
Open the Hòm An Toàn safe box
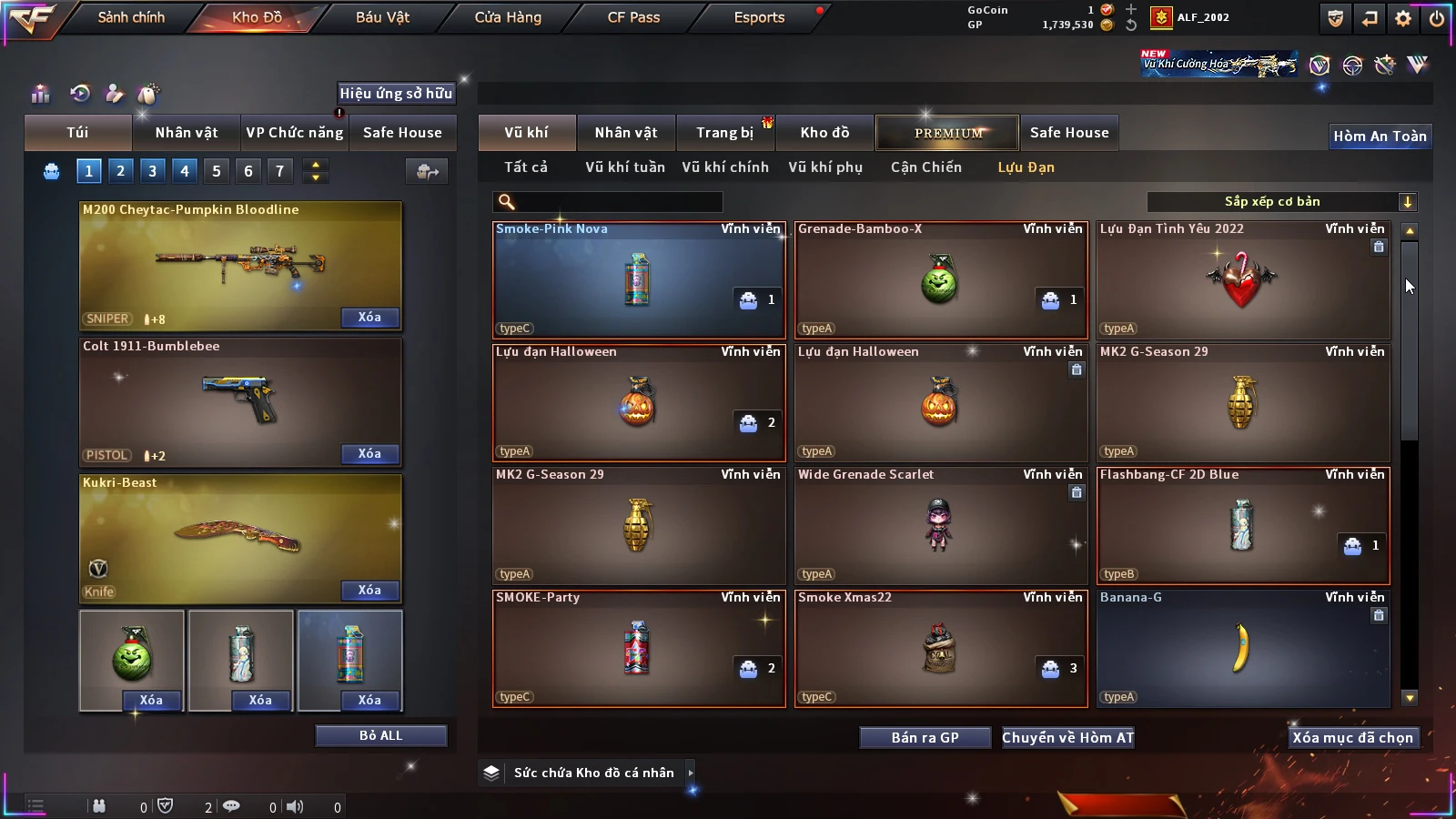pos(1380,136)
